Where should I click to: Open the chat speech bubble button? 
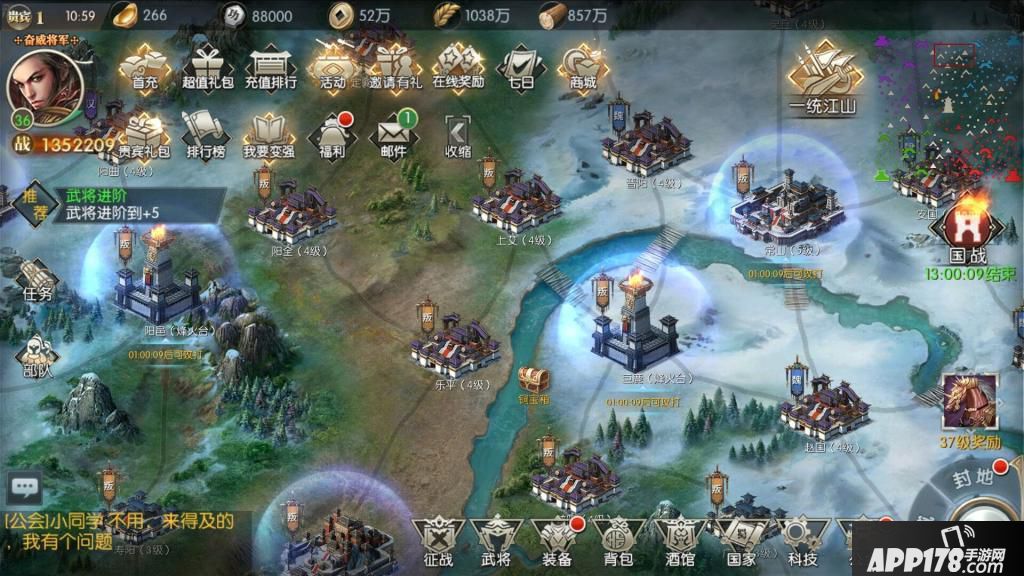click(23, 488)
